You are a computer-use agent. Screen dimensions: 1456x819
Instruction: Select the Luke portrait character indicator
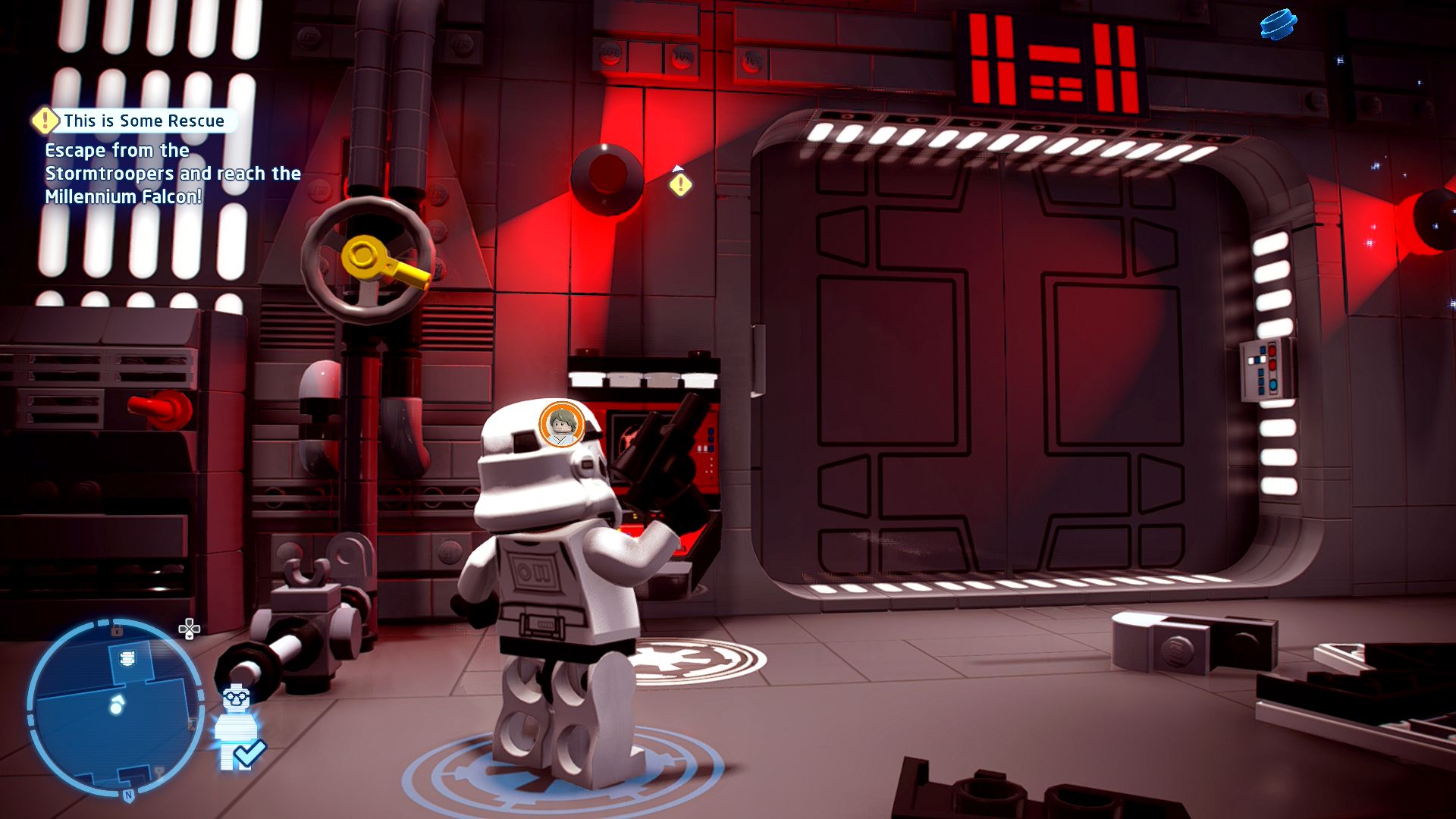[561, 425]
